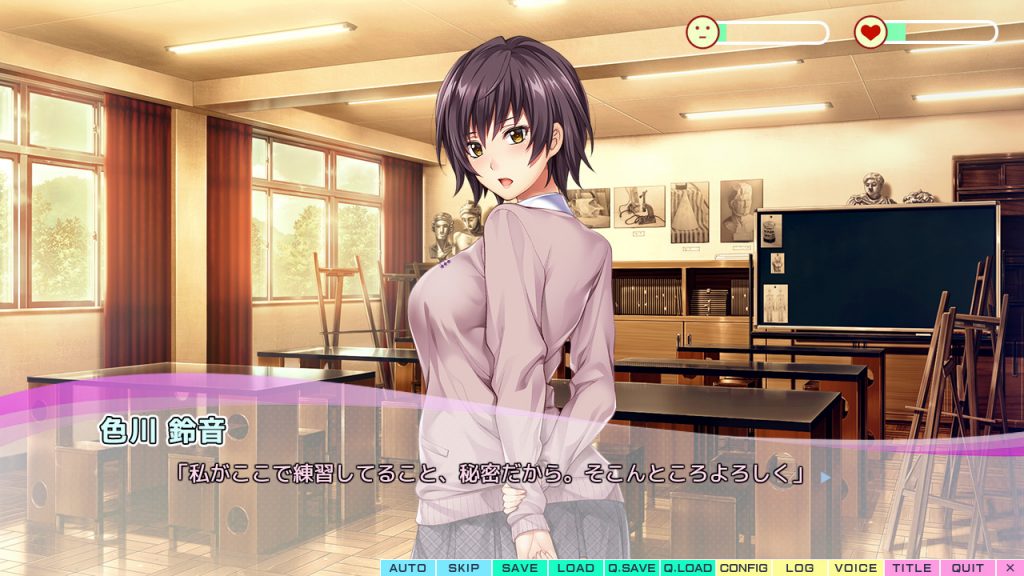Show the dialogue LOG
1024x576 pixels.
pyautogui.click(x=800, y=568)
